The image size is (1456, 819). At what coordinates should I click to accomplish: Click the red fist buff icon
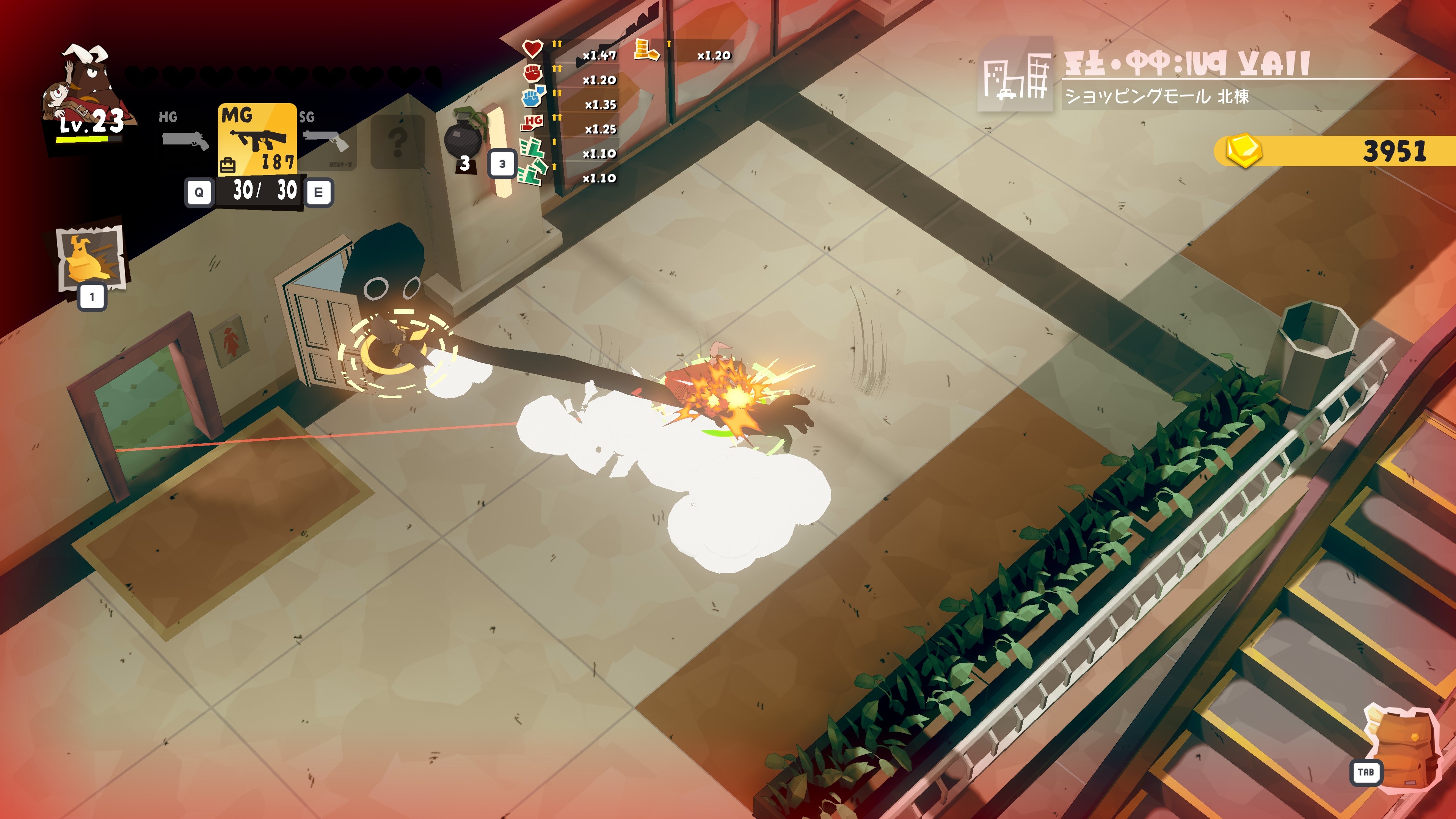click(532, 73)
